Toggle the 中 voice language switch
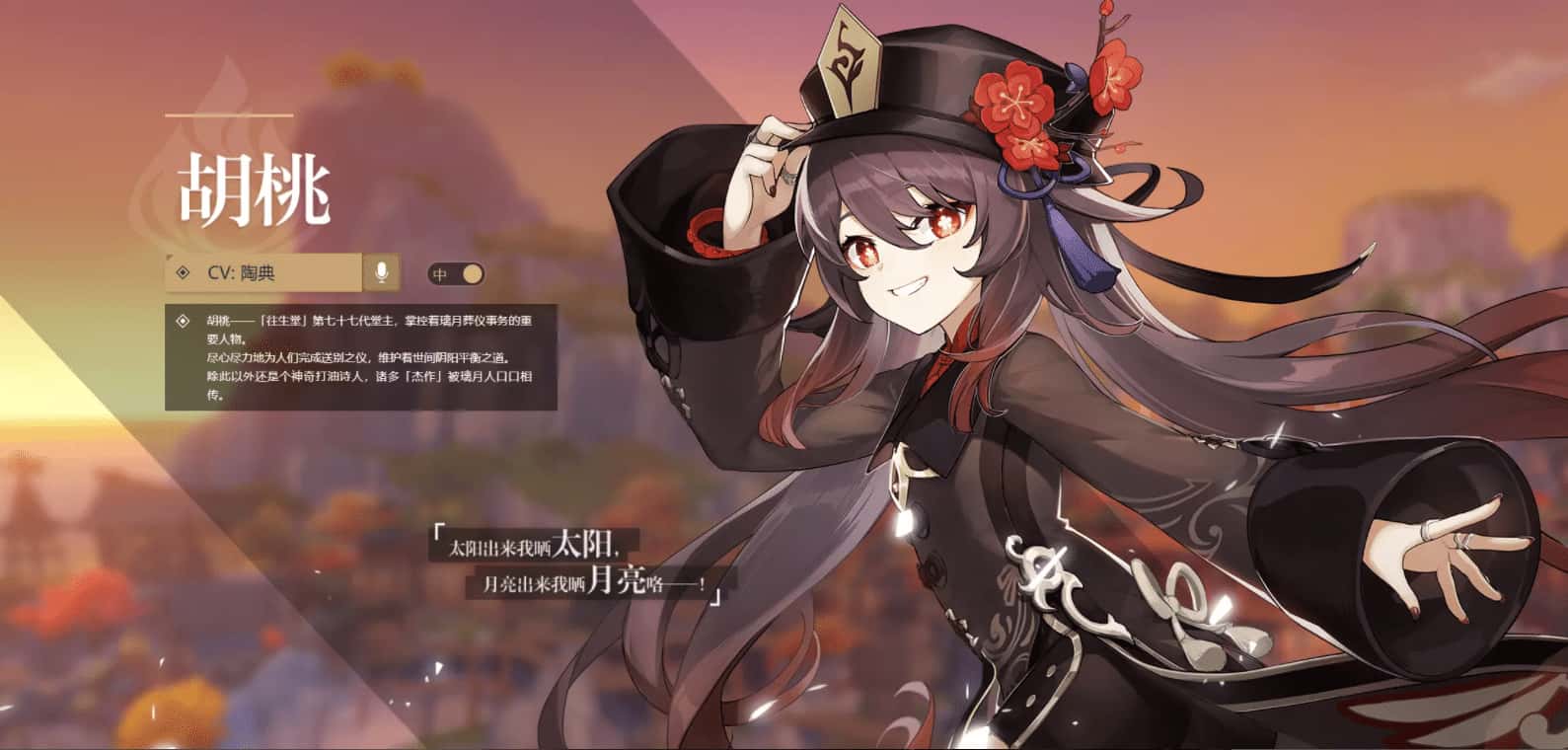 [456, 273]
